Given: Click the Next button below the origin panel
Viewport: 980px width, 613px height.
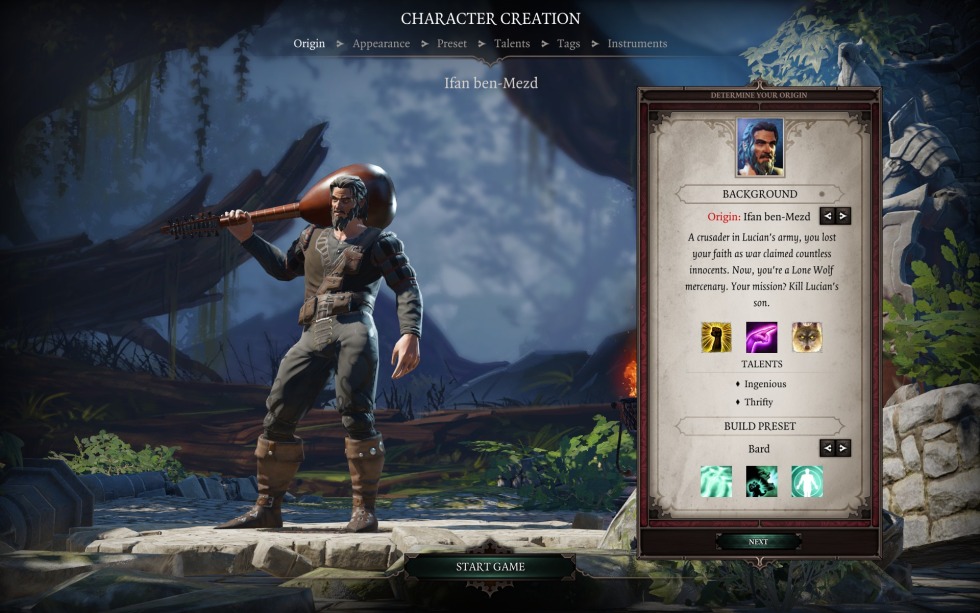Looking at the screenshot, I should [758, 542].
